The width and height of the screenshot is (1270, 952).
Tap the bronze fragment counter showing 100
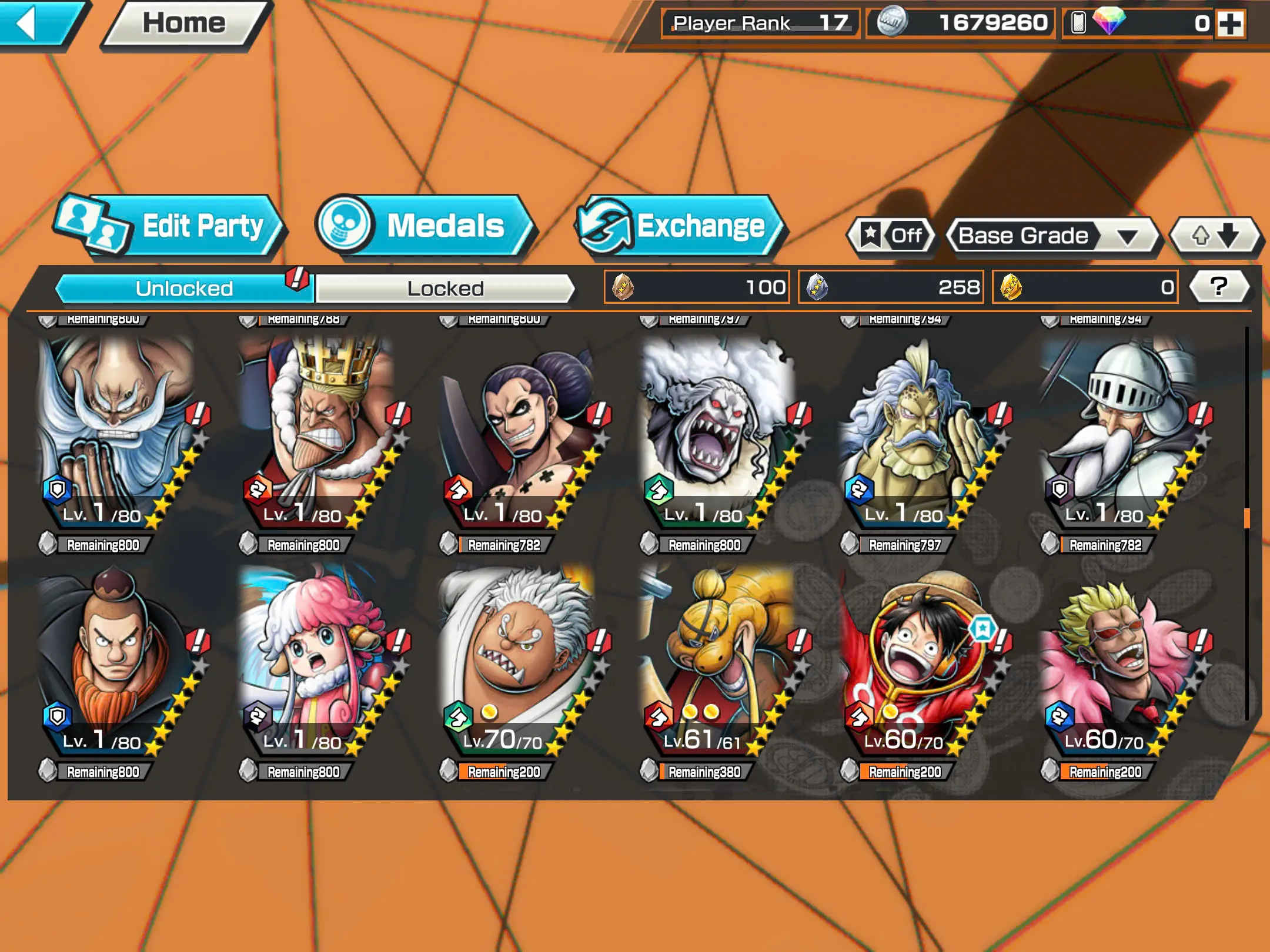coord(694,287)
